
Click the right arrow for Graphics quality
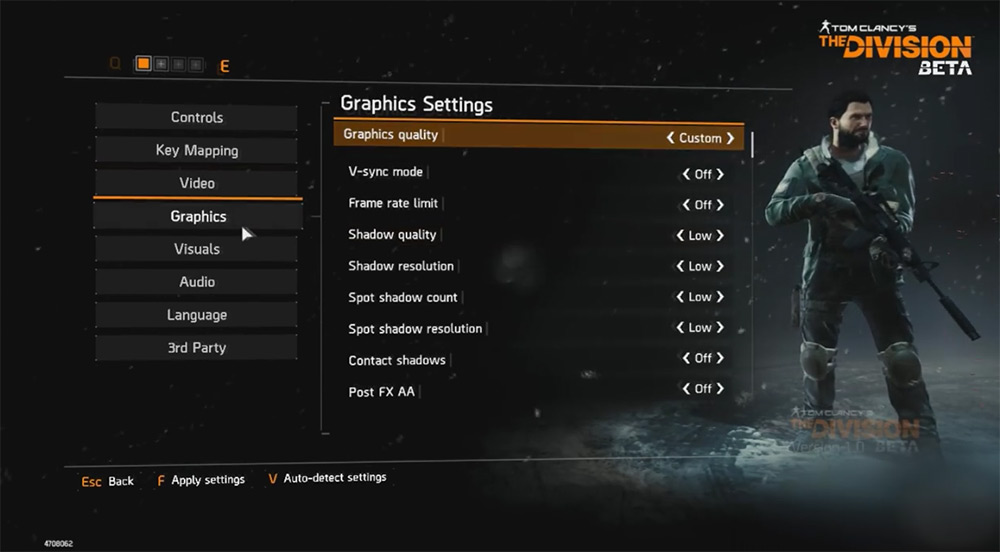pos(731,138)
